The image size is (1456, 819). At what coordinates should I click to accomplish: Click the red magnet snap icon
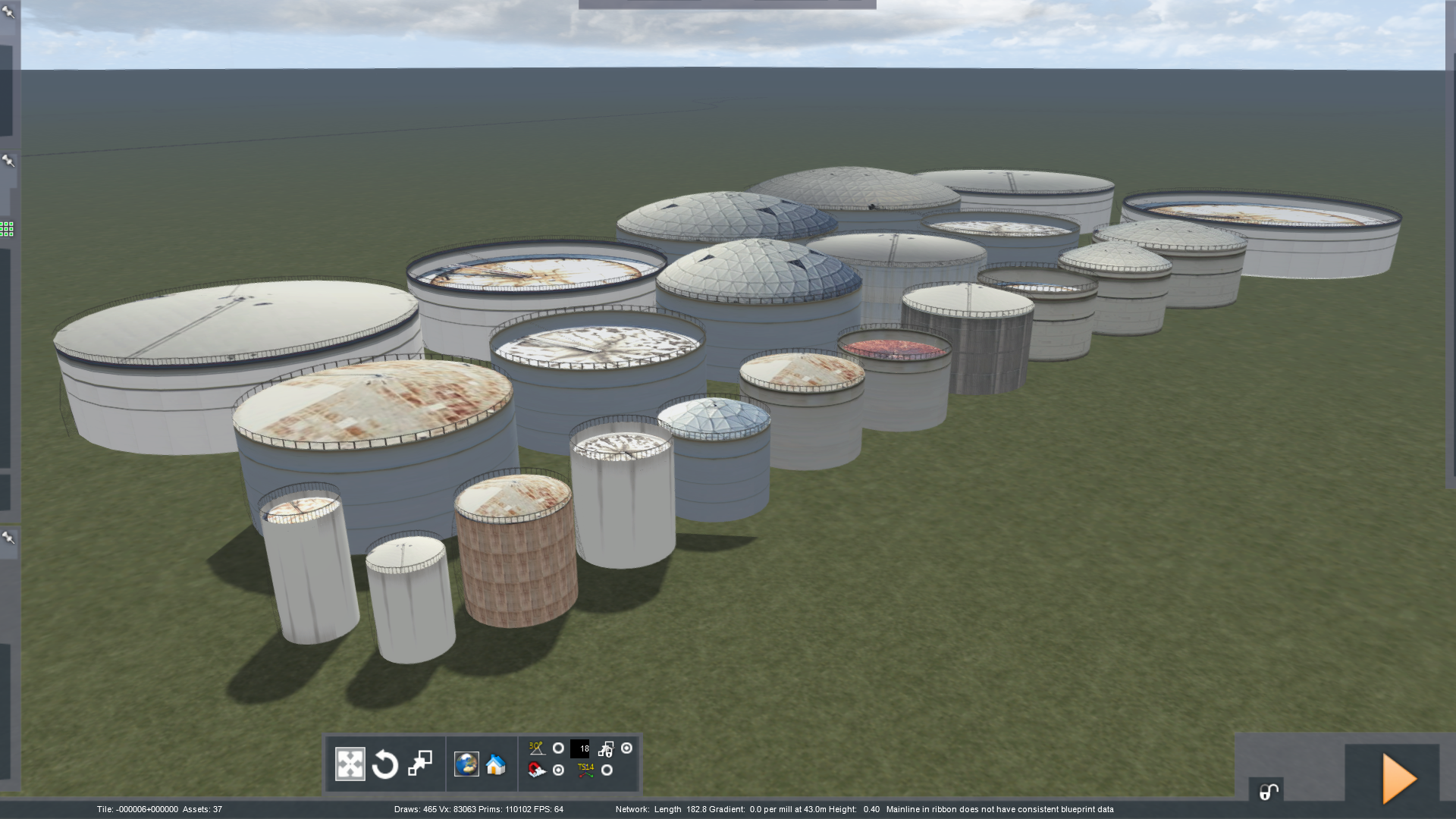(x=536, y=770)
